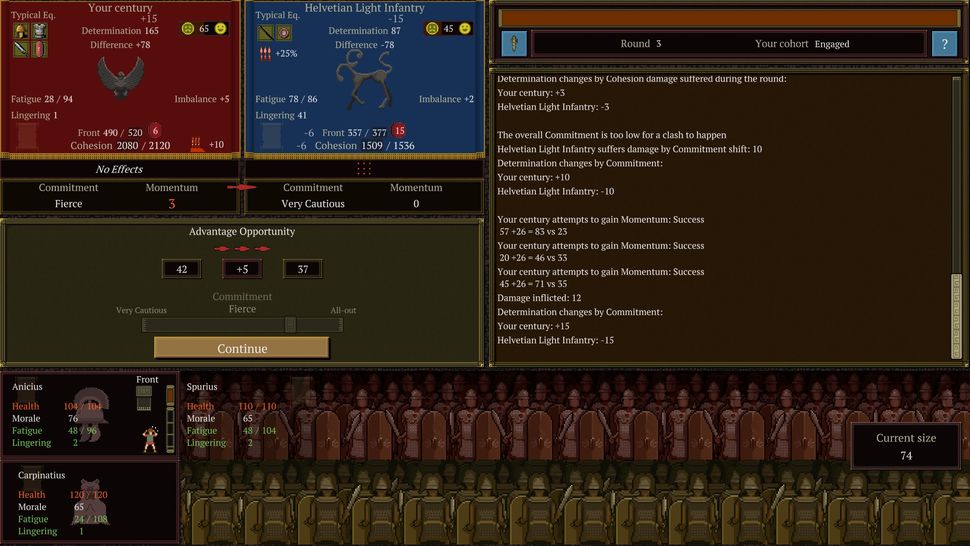Select the Carpinatius officer panel
The width and height of the screenshot is (970, 546).
click(88, 501)
